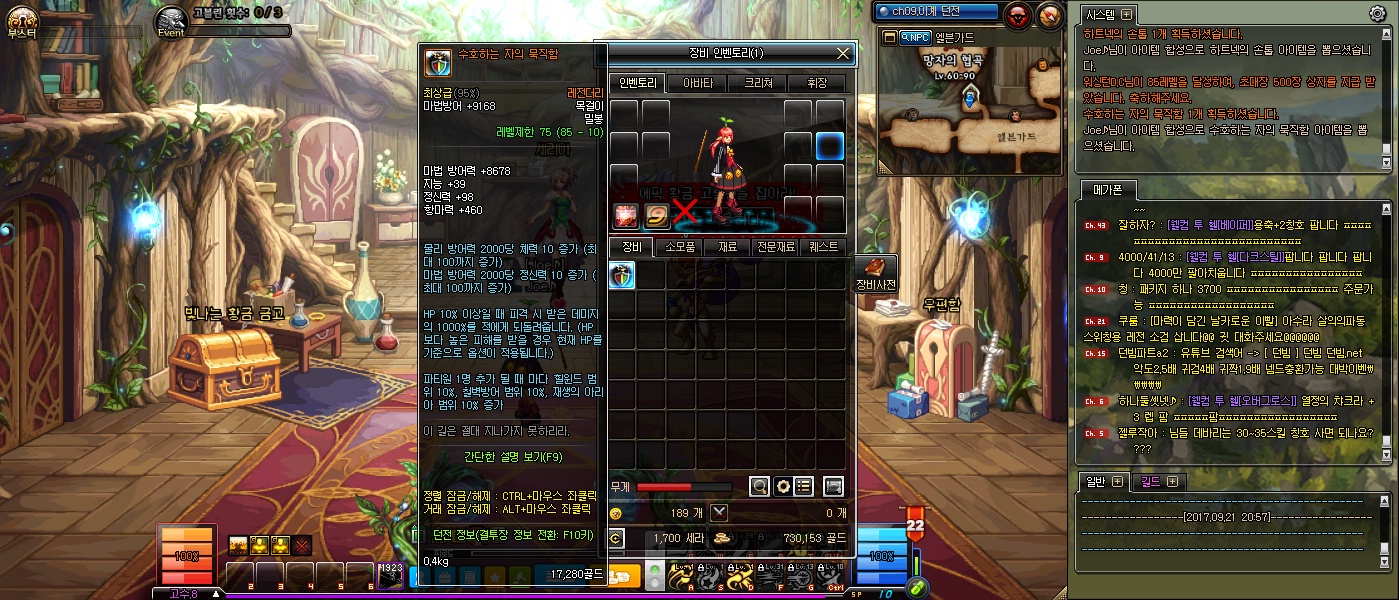
Task: Open the 크리쳐 tab
Action: click(757, 83)
